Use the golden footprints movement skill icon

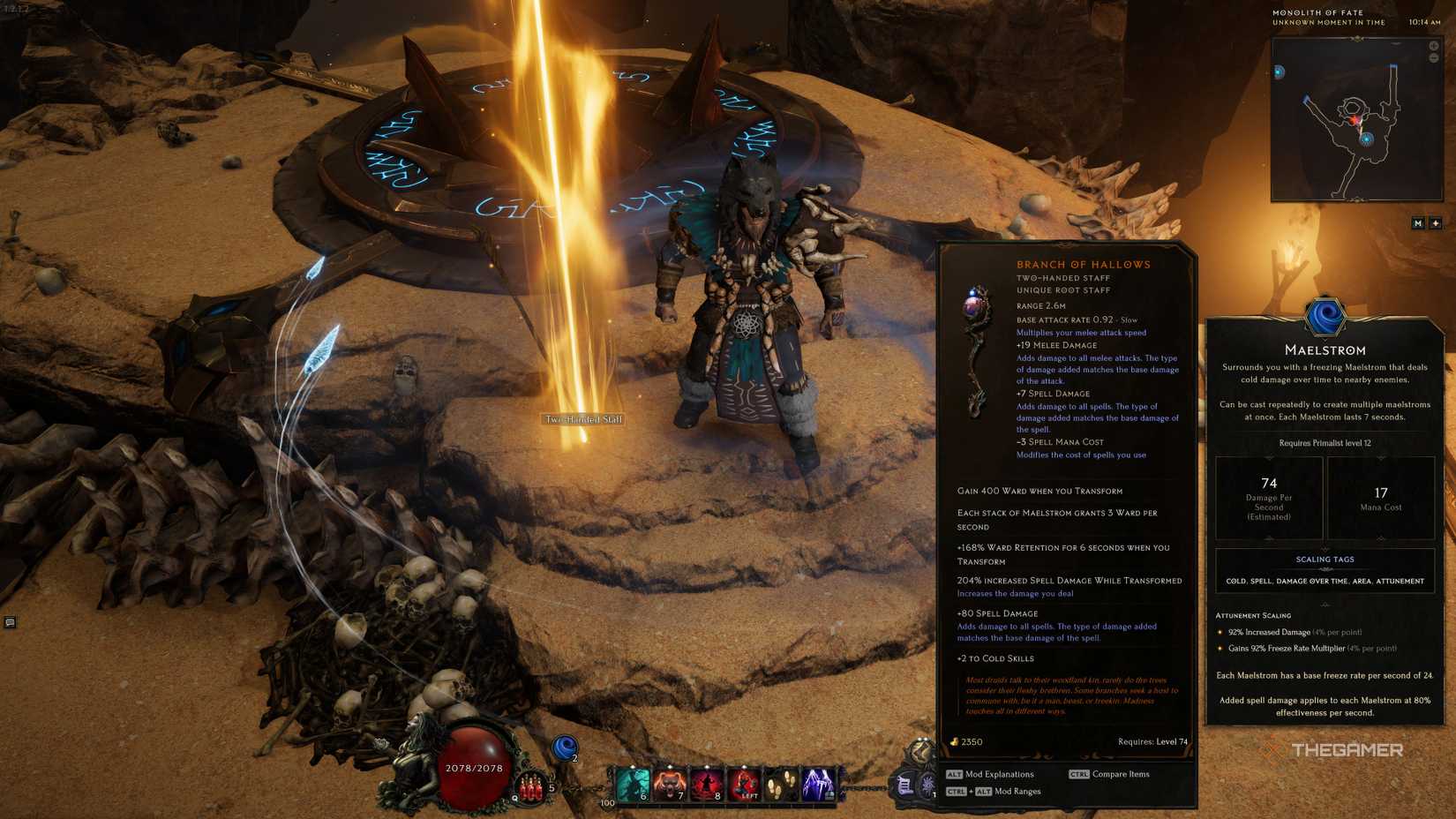tap(781, 784)
